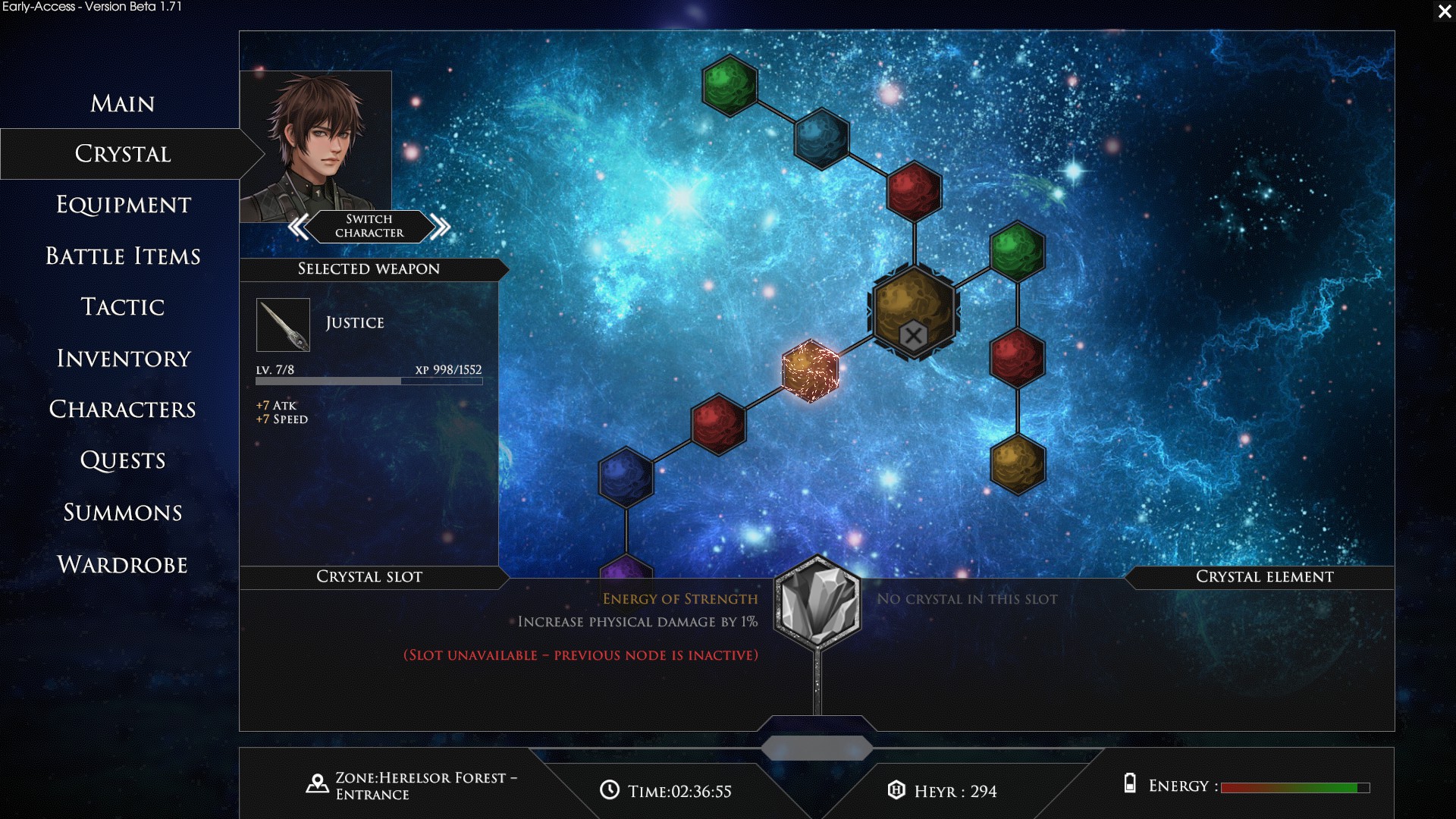View the Quests list
The width and height of the screenshot is (1456, 819).
tap(122, 460)
